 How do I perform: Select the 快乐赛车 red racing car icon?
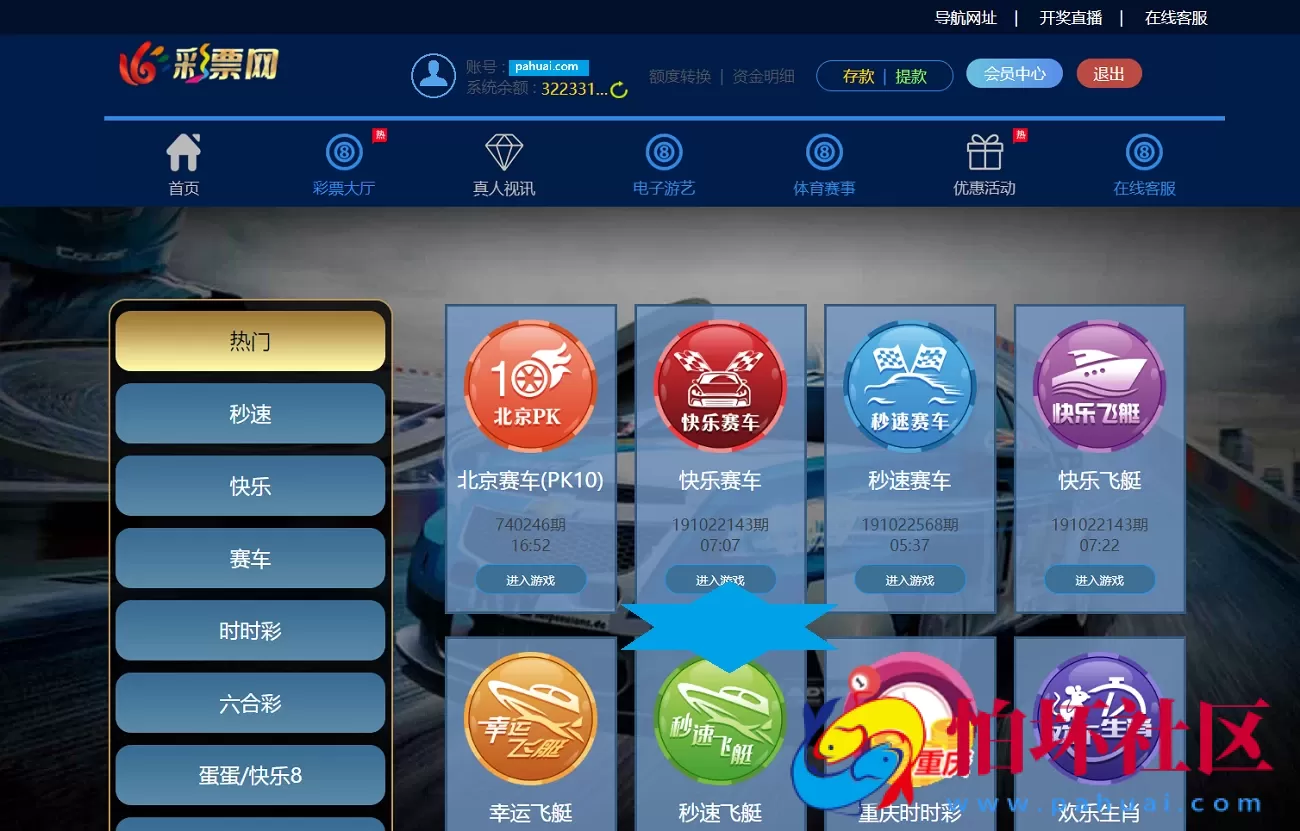pyautogui.click(x=720, y=383)
